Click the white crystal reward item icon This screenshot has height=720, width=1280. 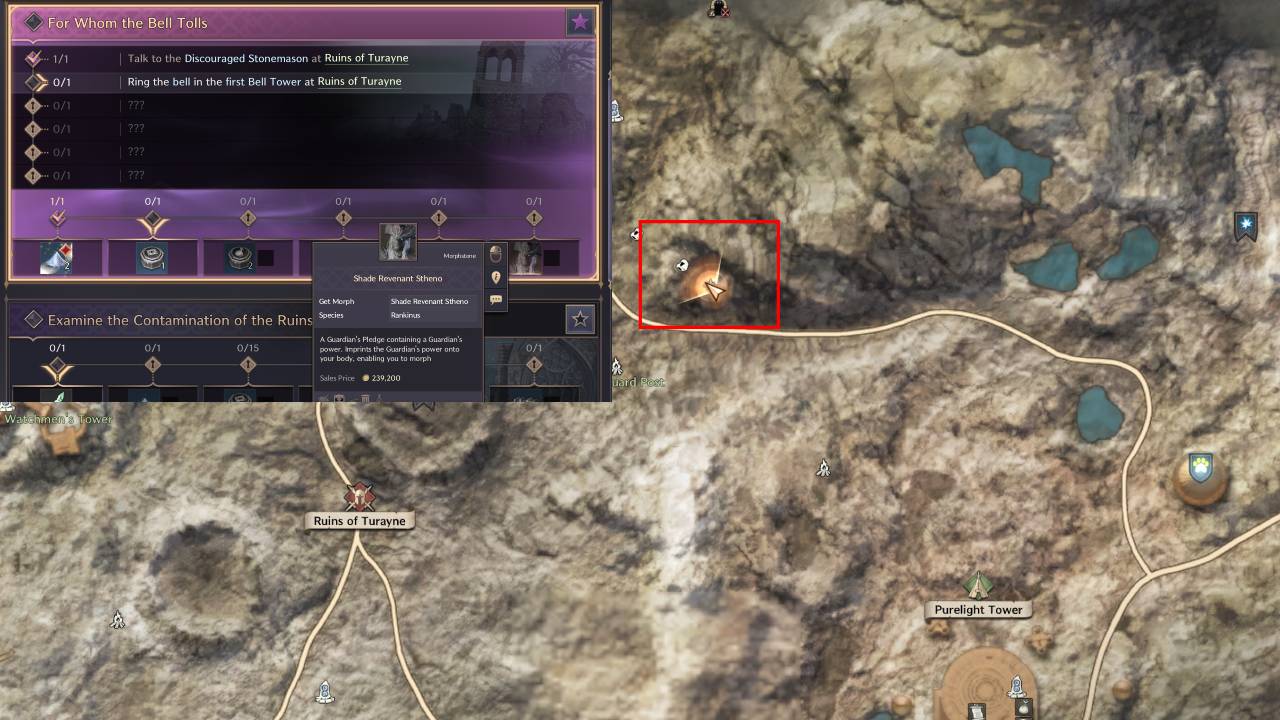pyautogui.click(x=55, y=258)
